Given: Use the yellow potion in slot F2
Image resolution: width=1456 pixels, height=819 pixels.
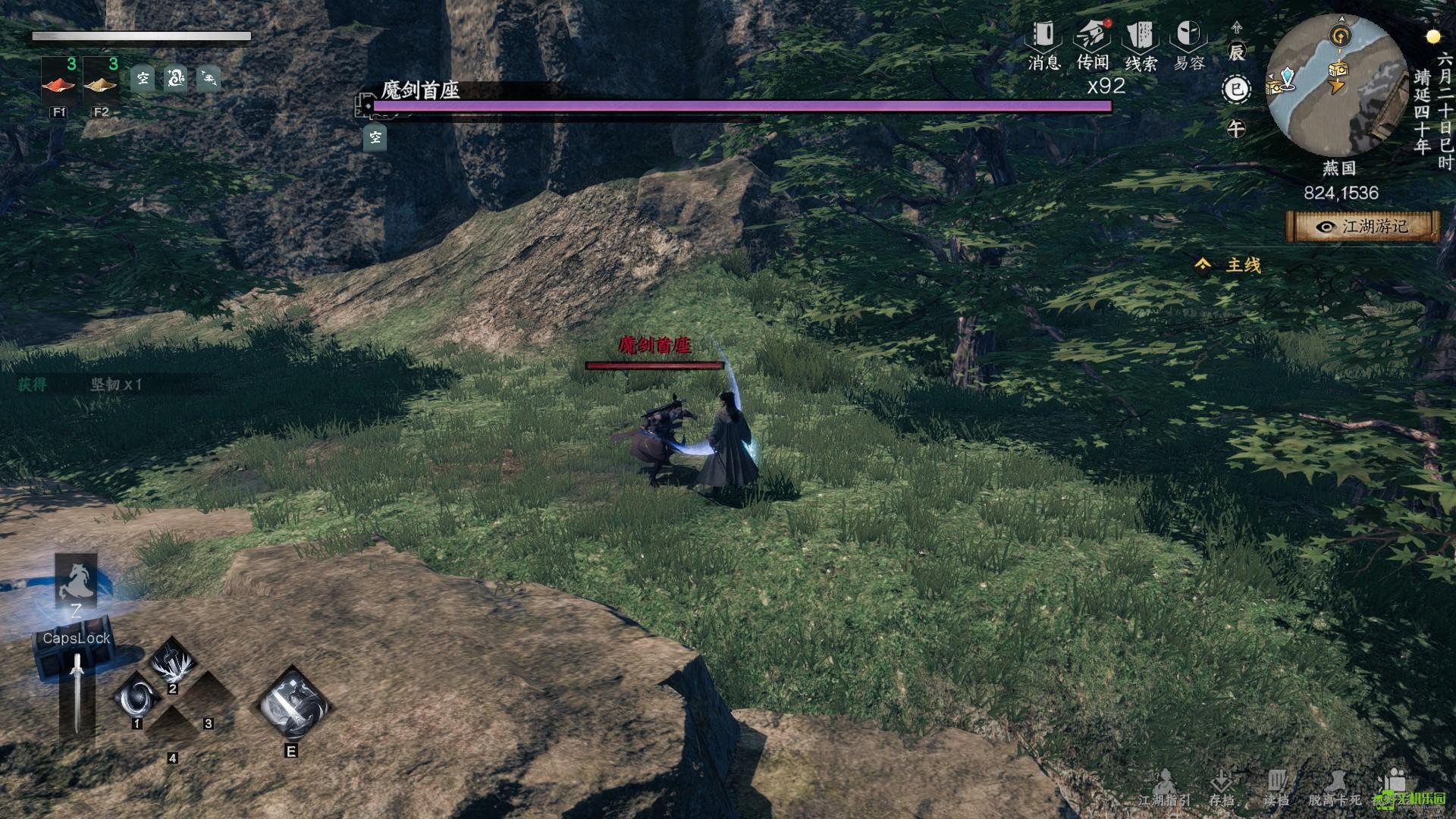Looking at the screenshot, I should click(x=102, y=82).
